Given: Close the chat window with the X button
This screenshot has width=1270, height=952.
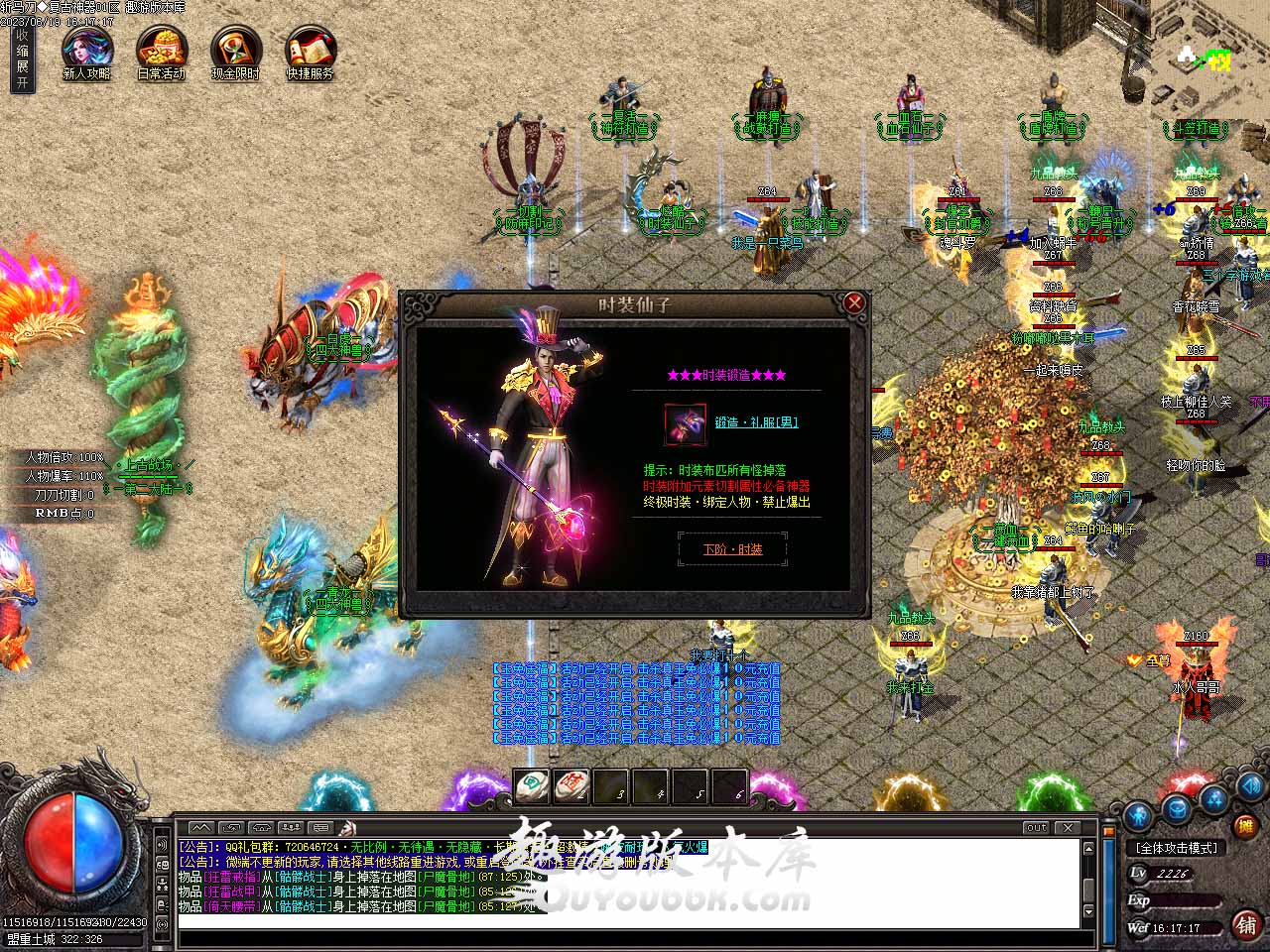Looking at the screenshot, I should click(1068, 827).
